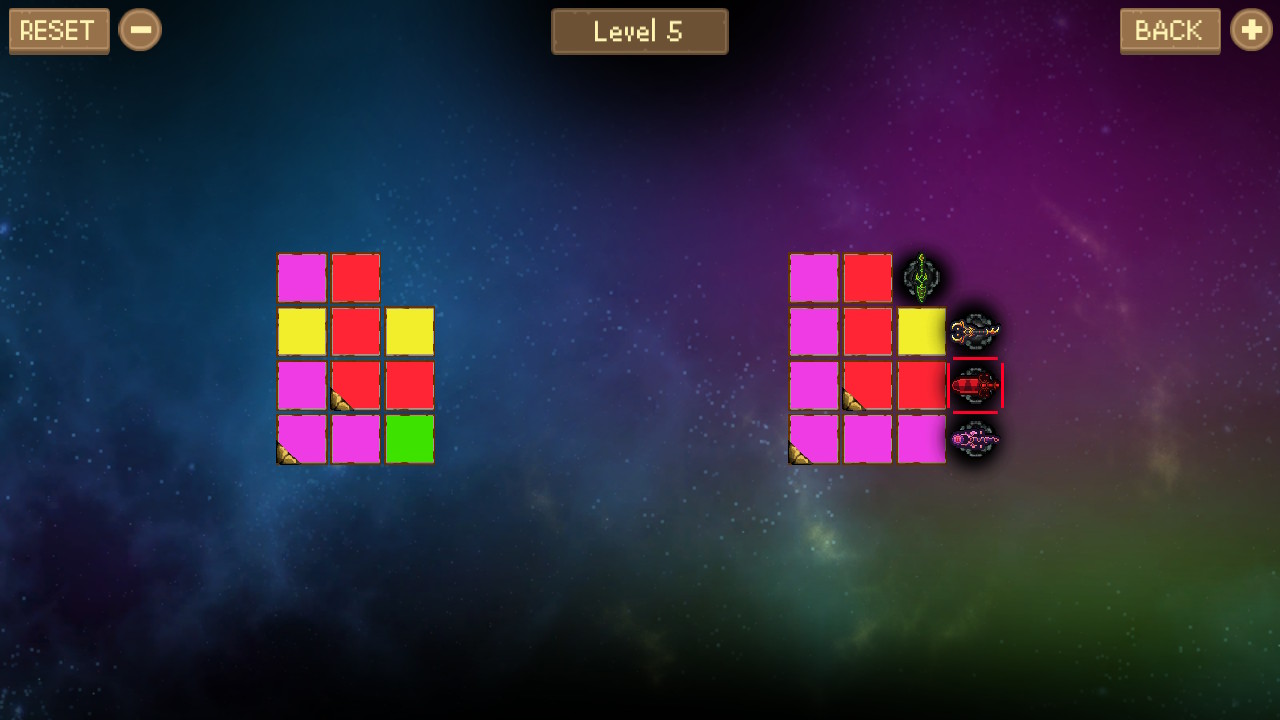
Task: Select the purple ship icon on the bottom row
Action: point(976,441)
